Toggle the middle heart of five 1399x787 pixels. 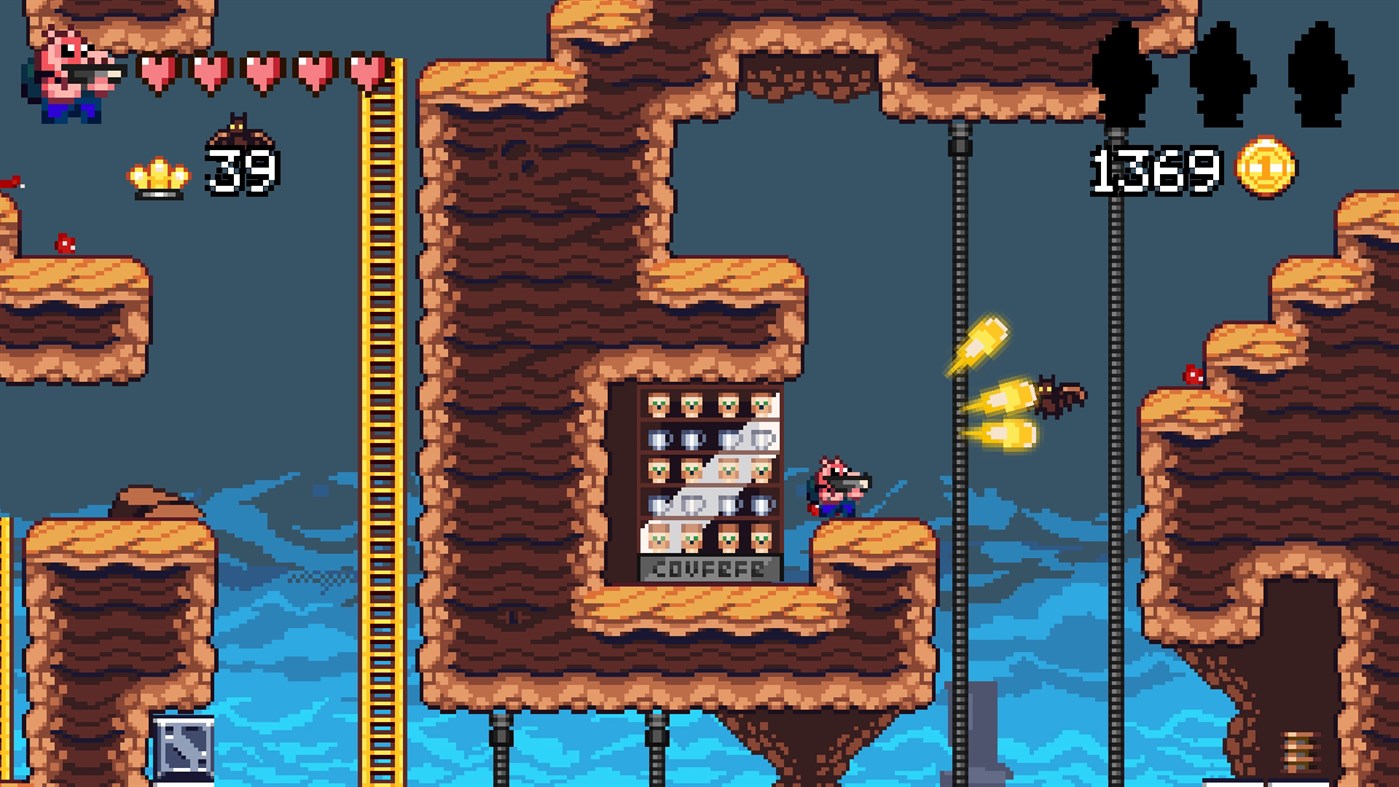tap(261, 72)
